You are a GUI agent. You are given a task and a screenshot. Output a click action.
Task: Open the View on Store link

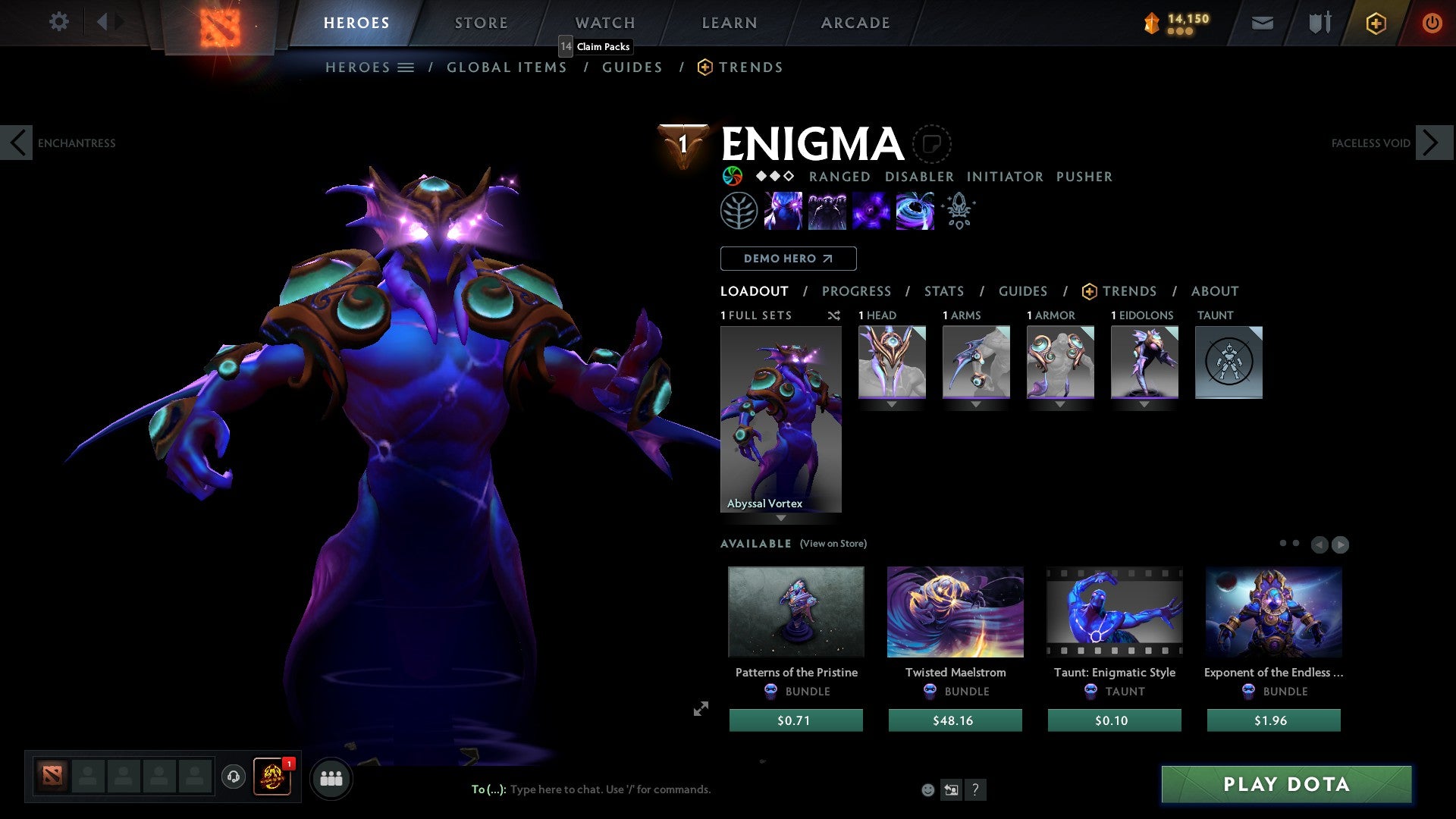(834, 544)
